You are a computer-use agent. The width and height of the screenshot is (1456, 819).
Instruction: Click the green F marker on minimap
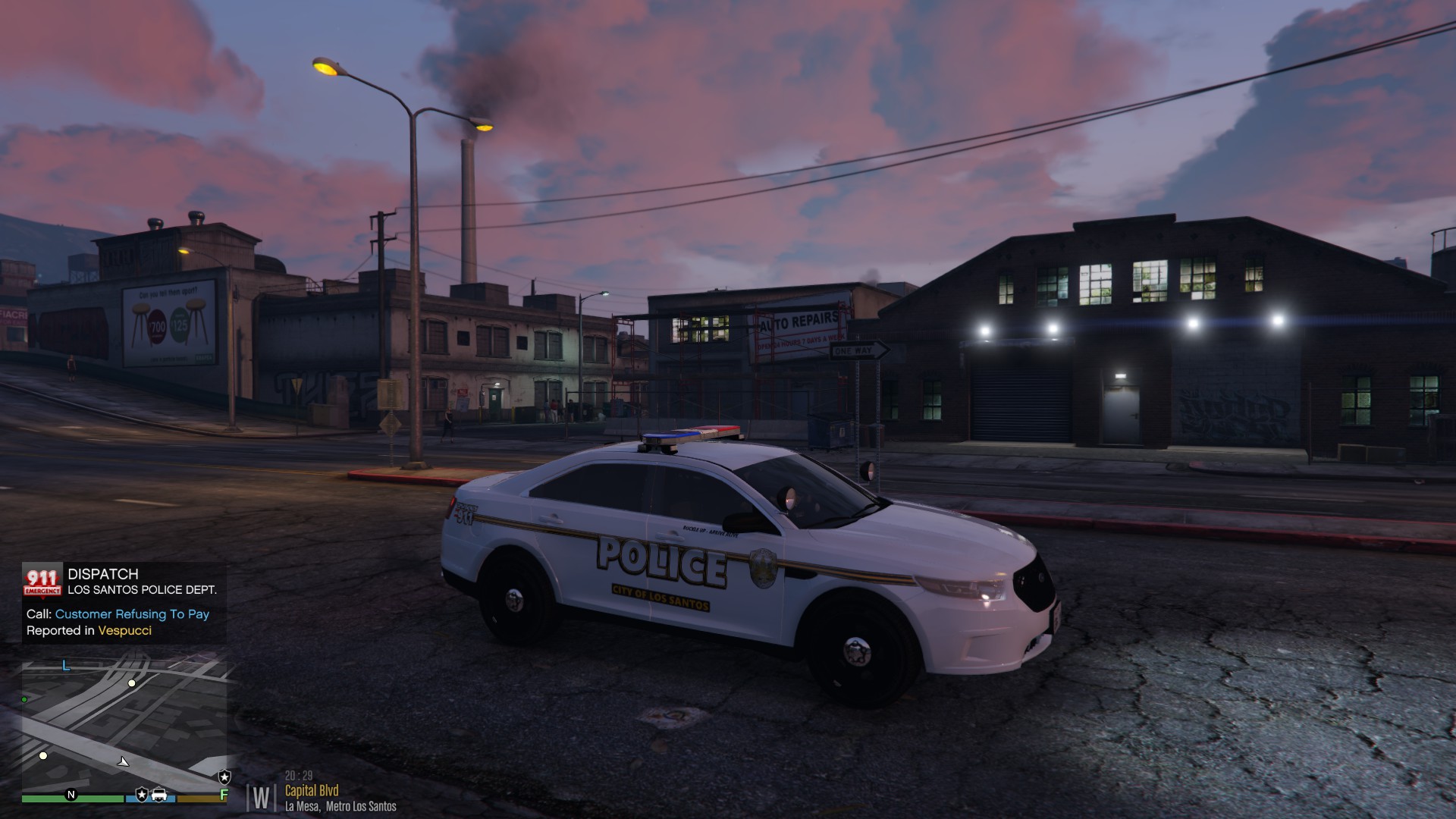[223, 795]
